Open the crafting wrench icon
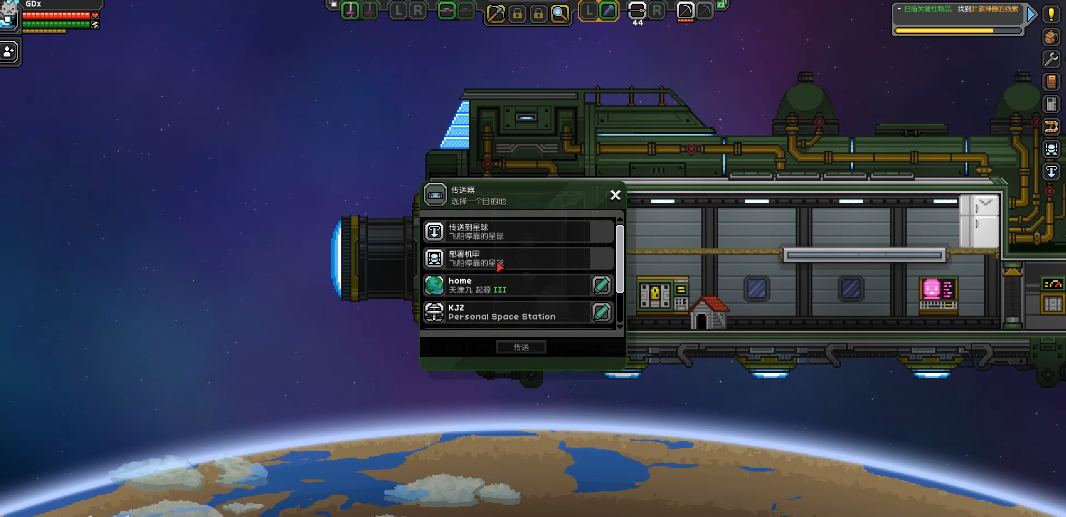 point(1051,59)
